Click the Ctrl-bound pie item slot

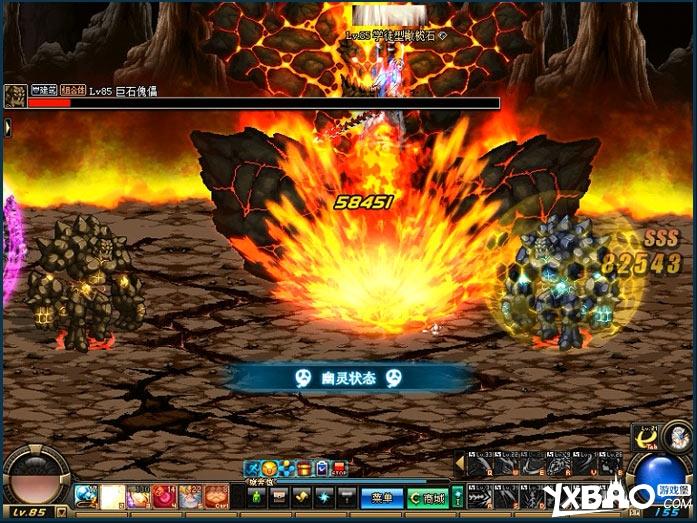216,496
